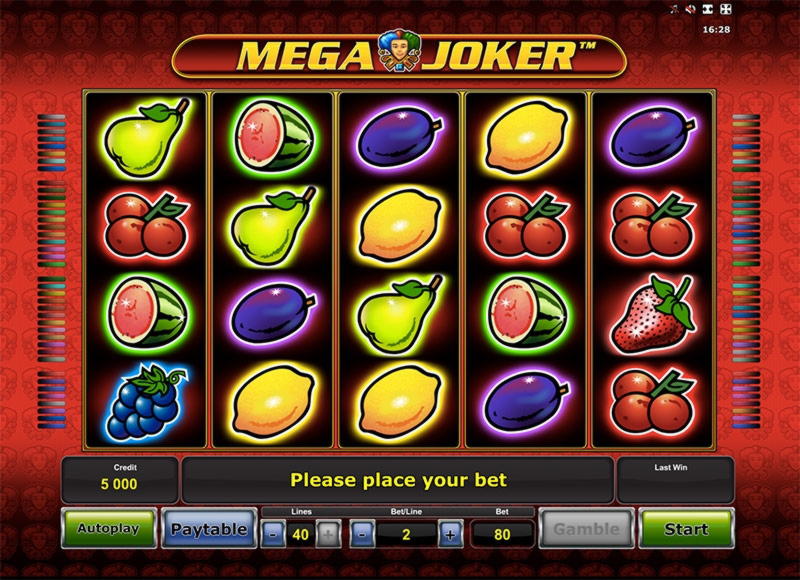Open the Paytable
This screenshot has width=800, height=580.
[208, 529]
